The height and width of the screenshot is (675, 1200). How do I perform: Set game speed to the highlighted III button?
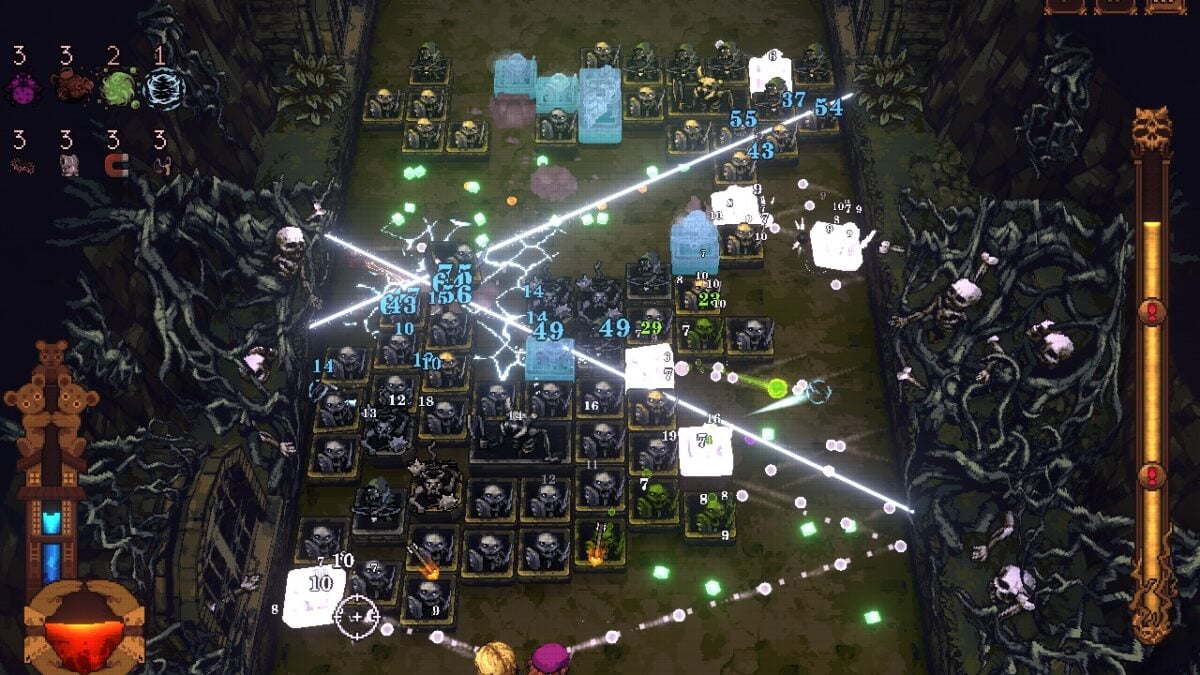coord(1164,5)
